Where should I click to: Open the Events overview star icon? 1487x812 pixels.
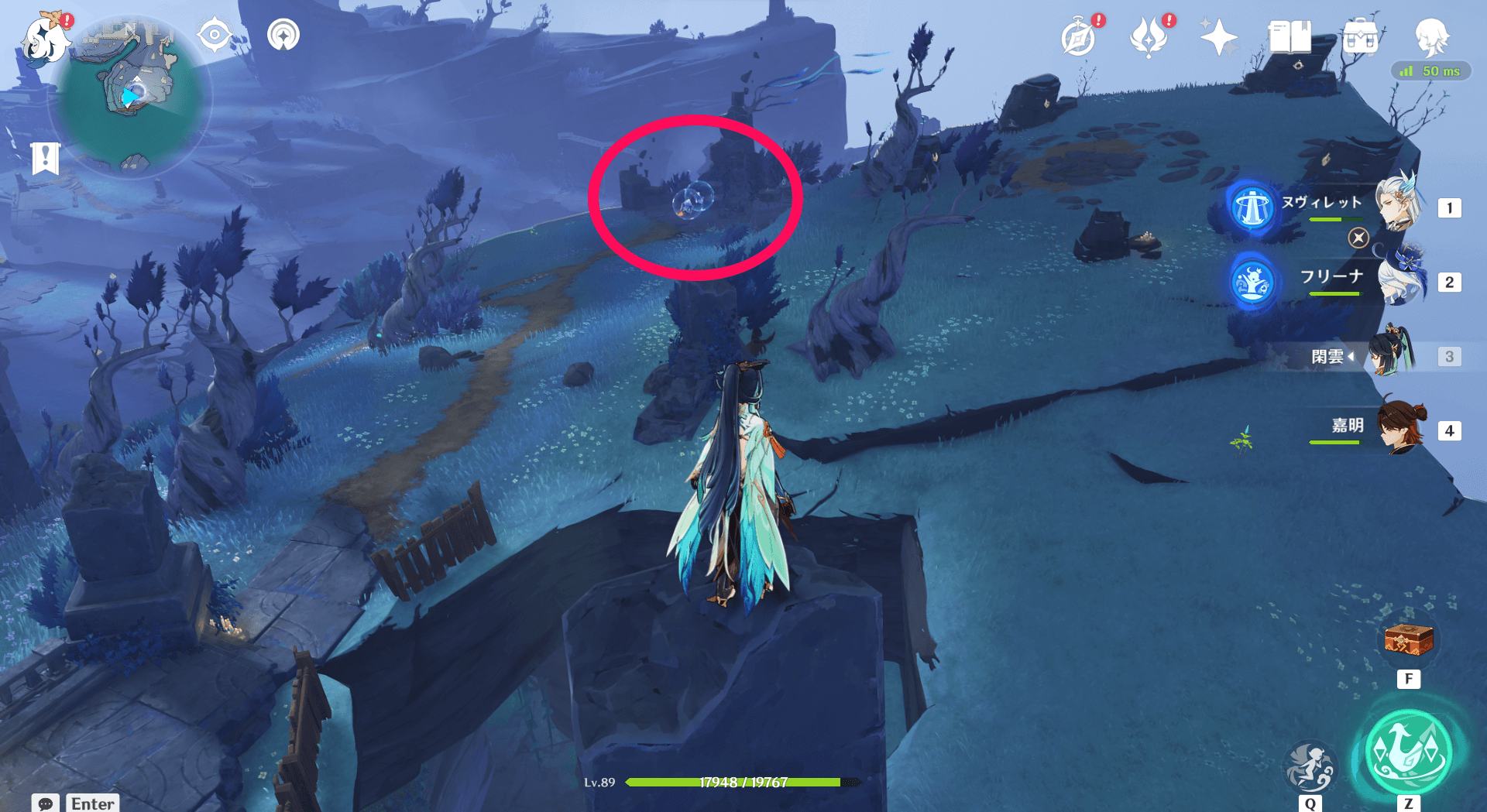pos(1217,36)
